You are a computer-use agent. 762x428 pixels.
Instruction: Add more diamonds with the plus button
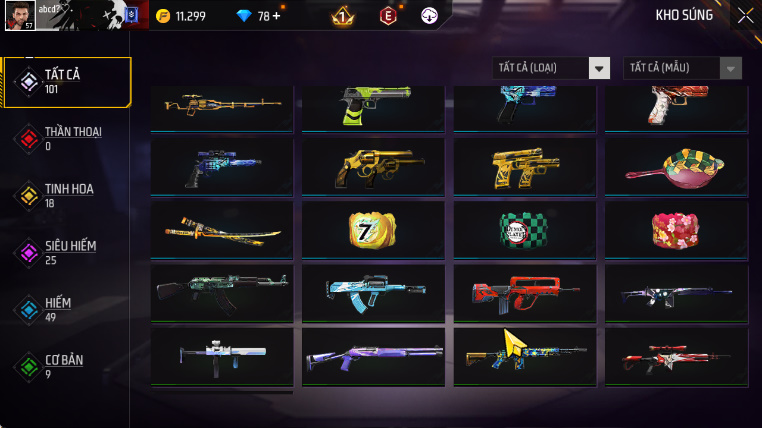coord(276,16)
